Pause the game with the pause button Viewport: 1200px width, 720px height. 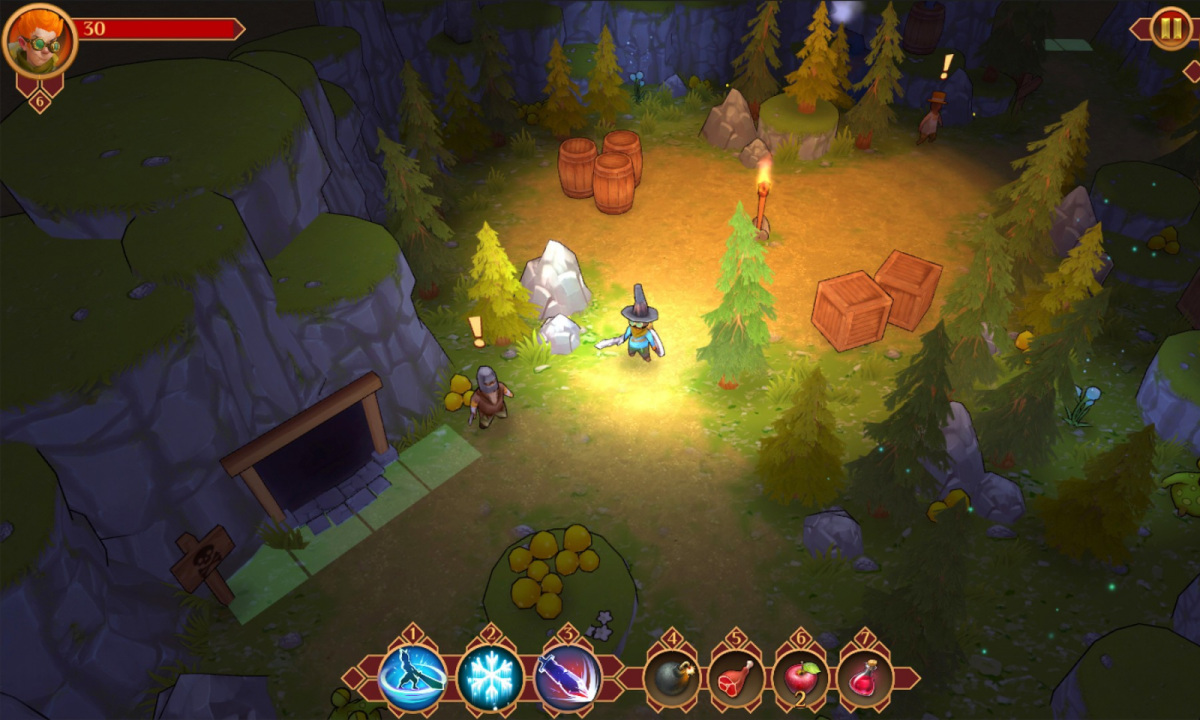click(x=1170, y=29)
